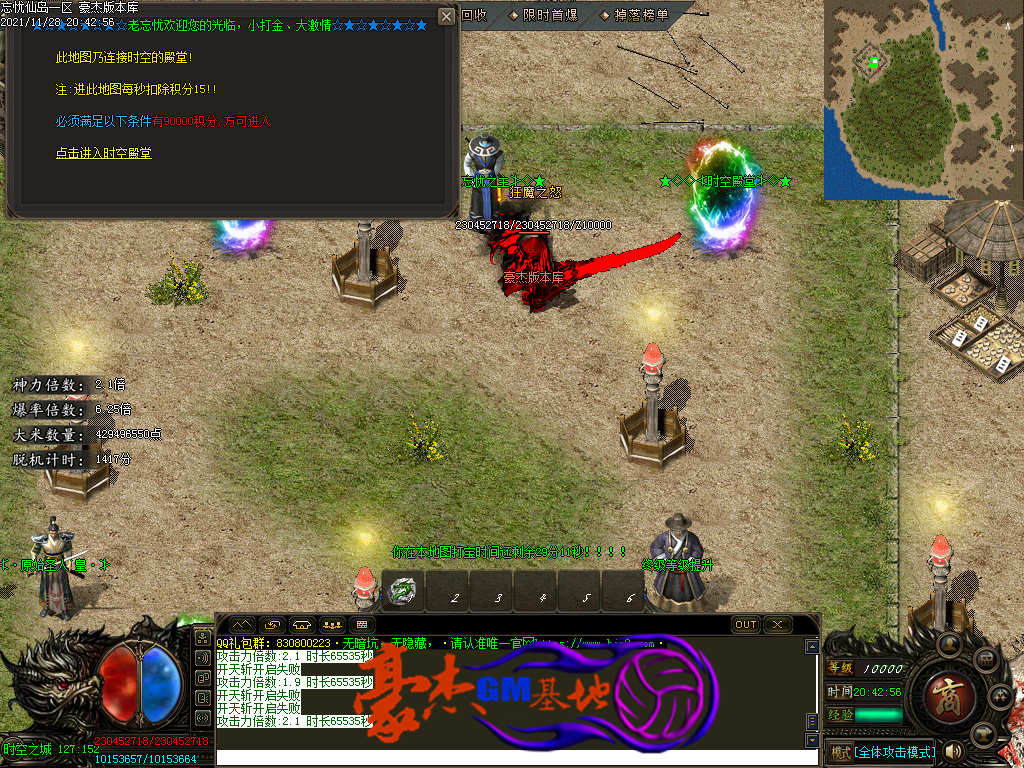
Task: Open the group icon on chat toolbar
Action: point(331,625)
